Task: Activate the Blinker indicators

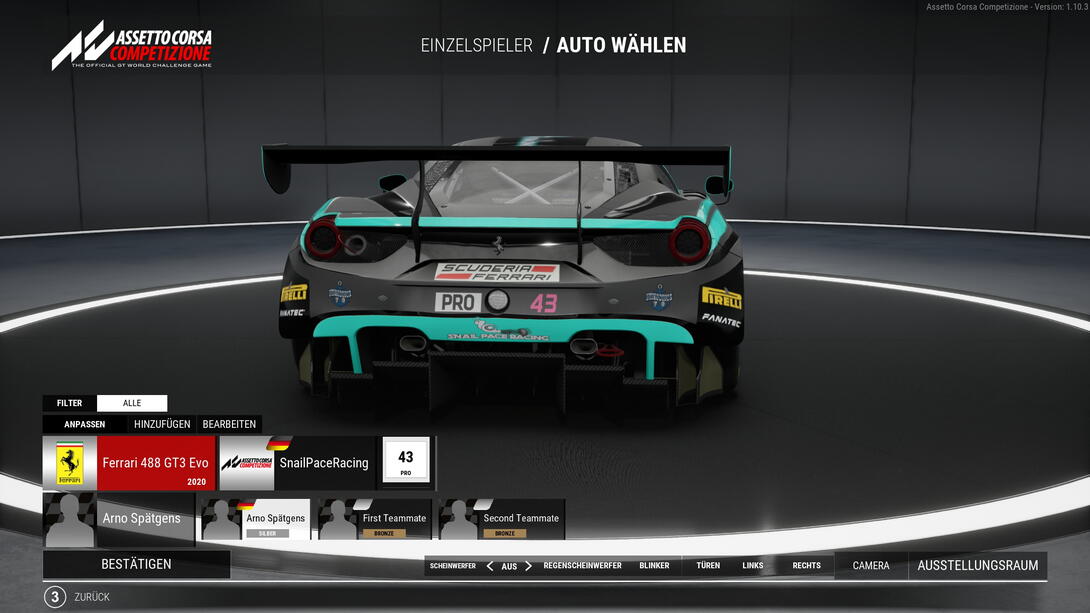Action: (654, 566)
